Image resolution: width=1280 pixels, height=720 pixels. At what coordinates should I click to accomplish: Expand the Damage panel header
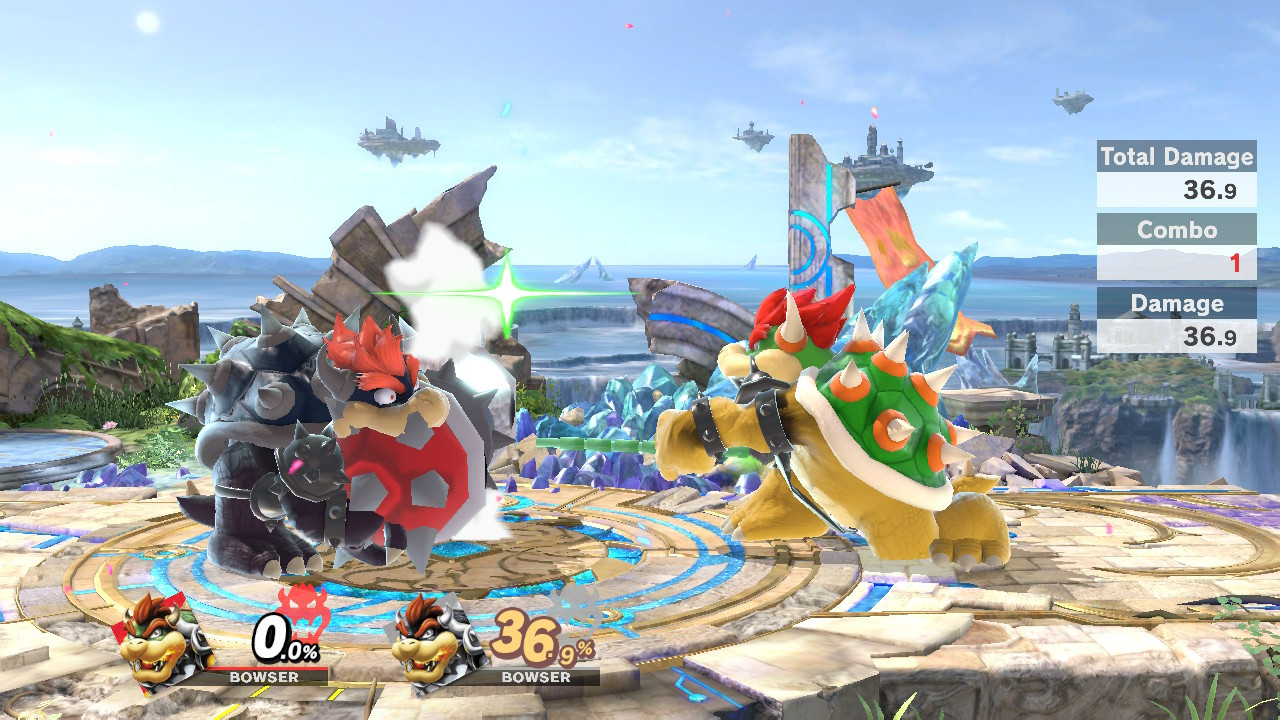[x=1175, y=303]
